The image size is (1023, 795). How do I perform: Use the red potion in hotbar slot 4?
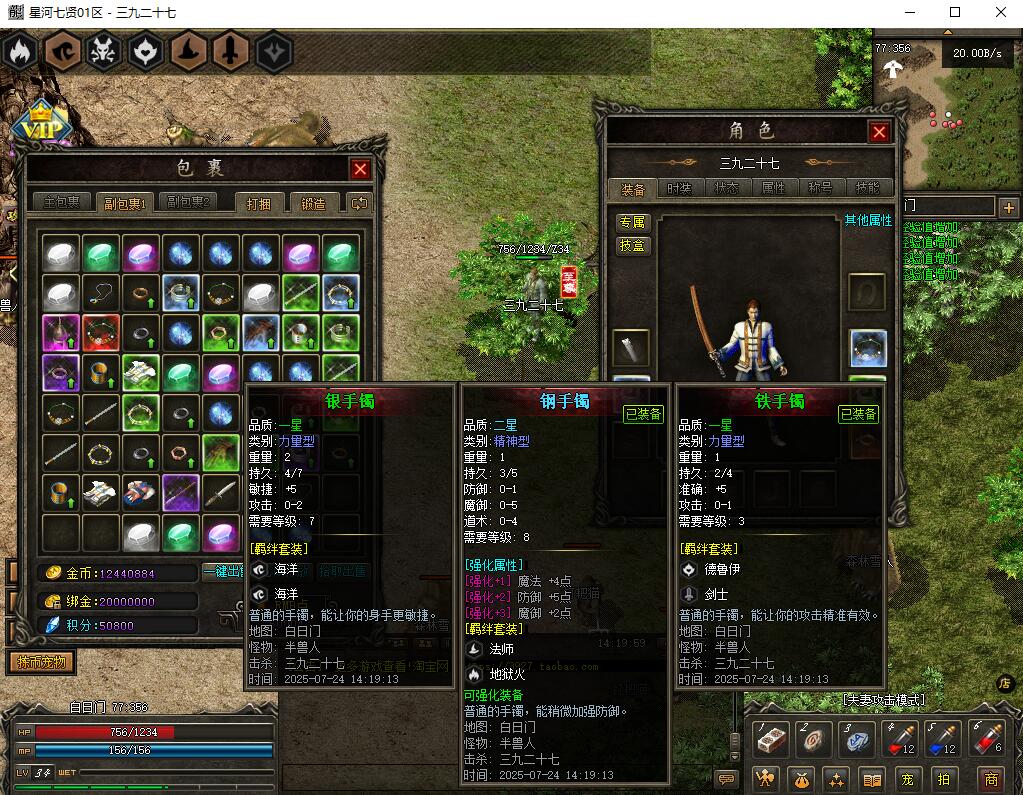[x=902, y=740]
